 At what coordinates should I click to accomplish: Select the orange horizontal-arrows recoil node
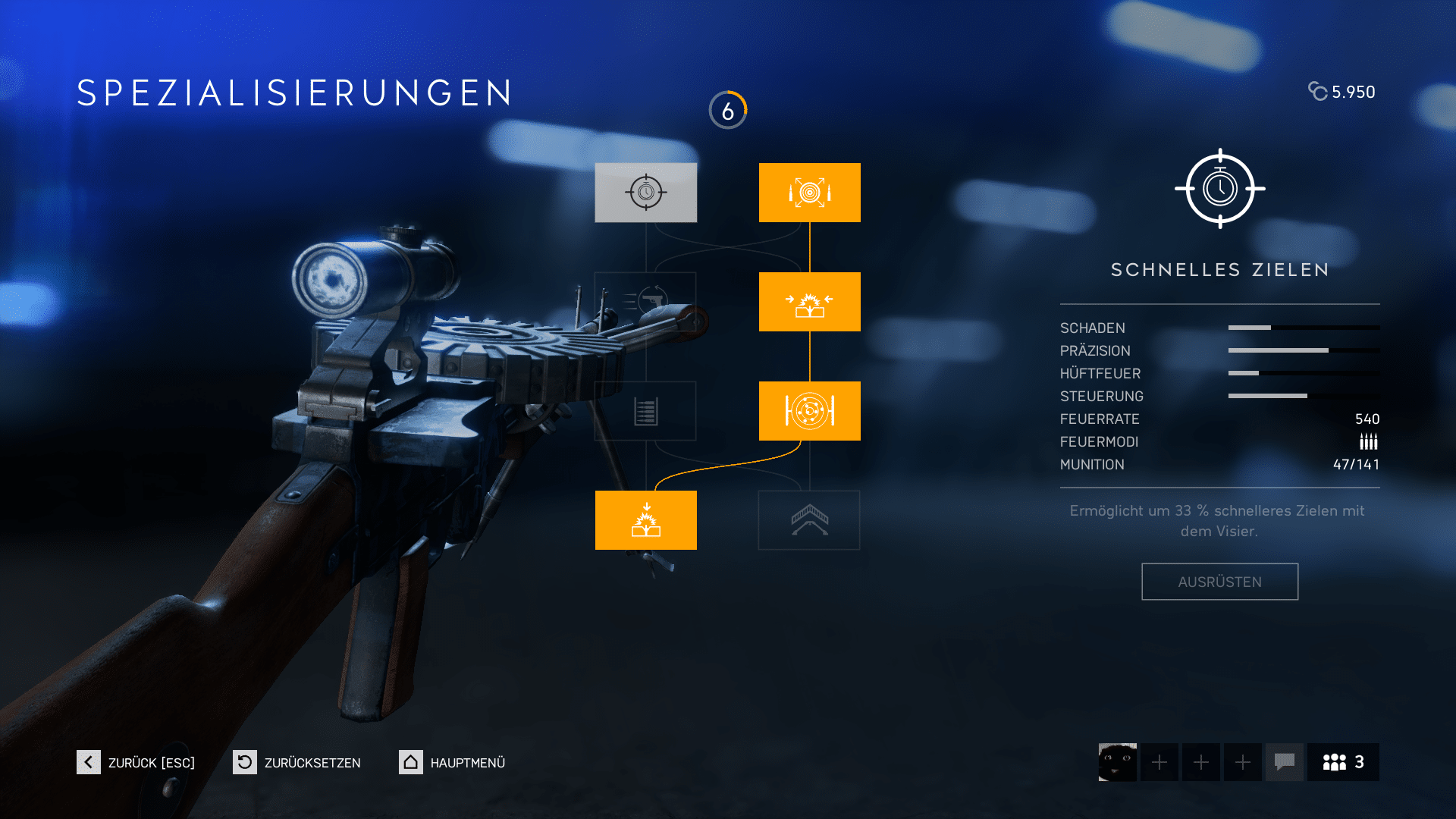[809, 302]
